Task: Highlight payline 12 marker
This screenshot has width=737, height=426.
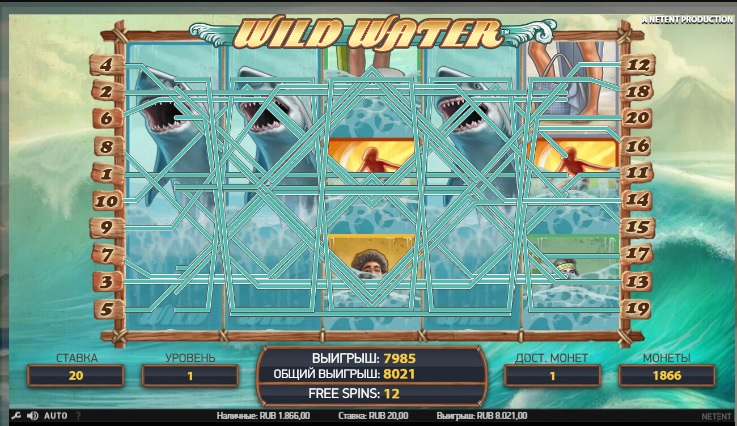Action: (x=640, y=64)
